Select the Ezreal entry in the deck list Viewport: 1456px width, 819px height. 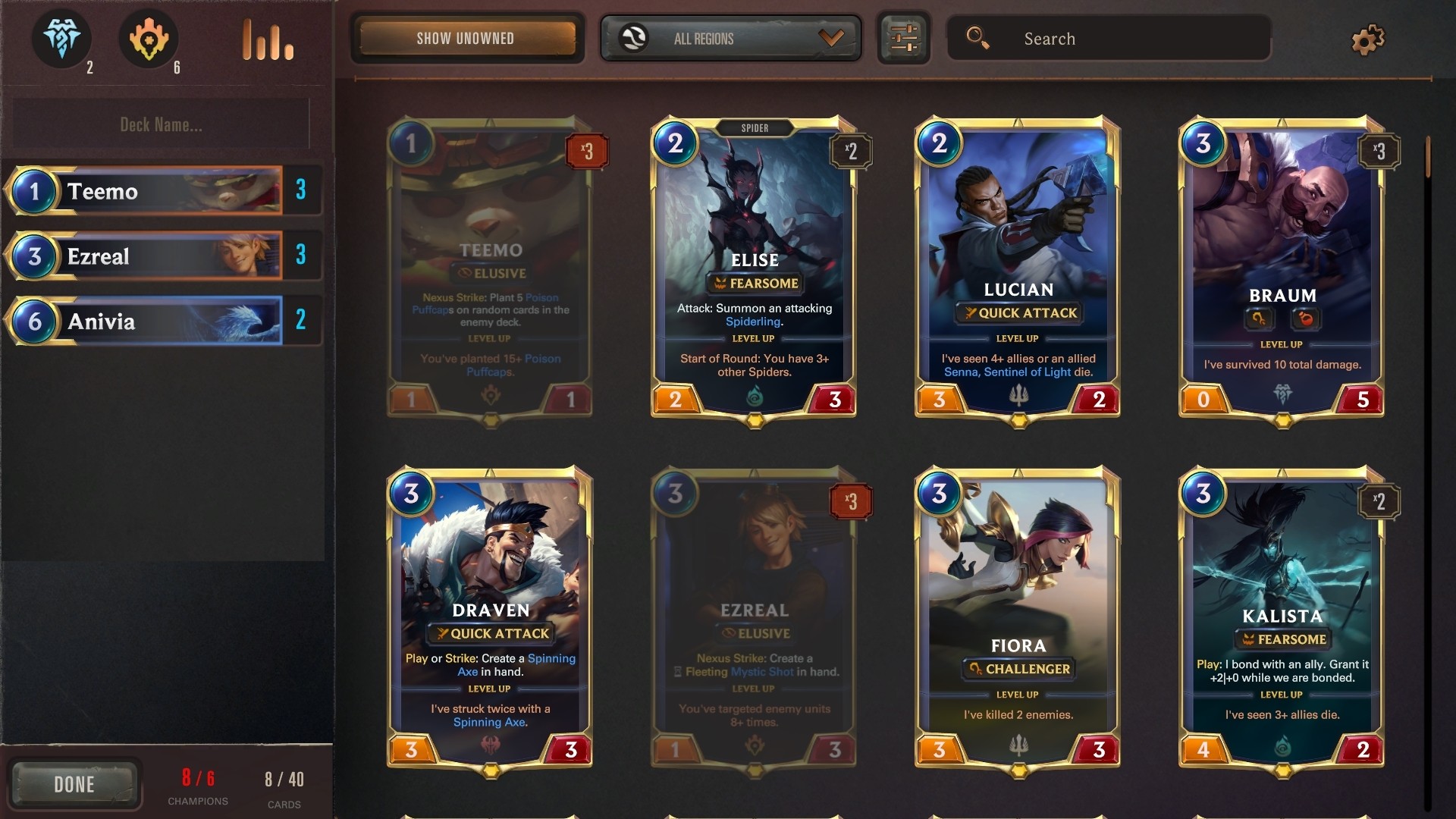point(162,256)
